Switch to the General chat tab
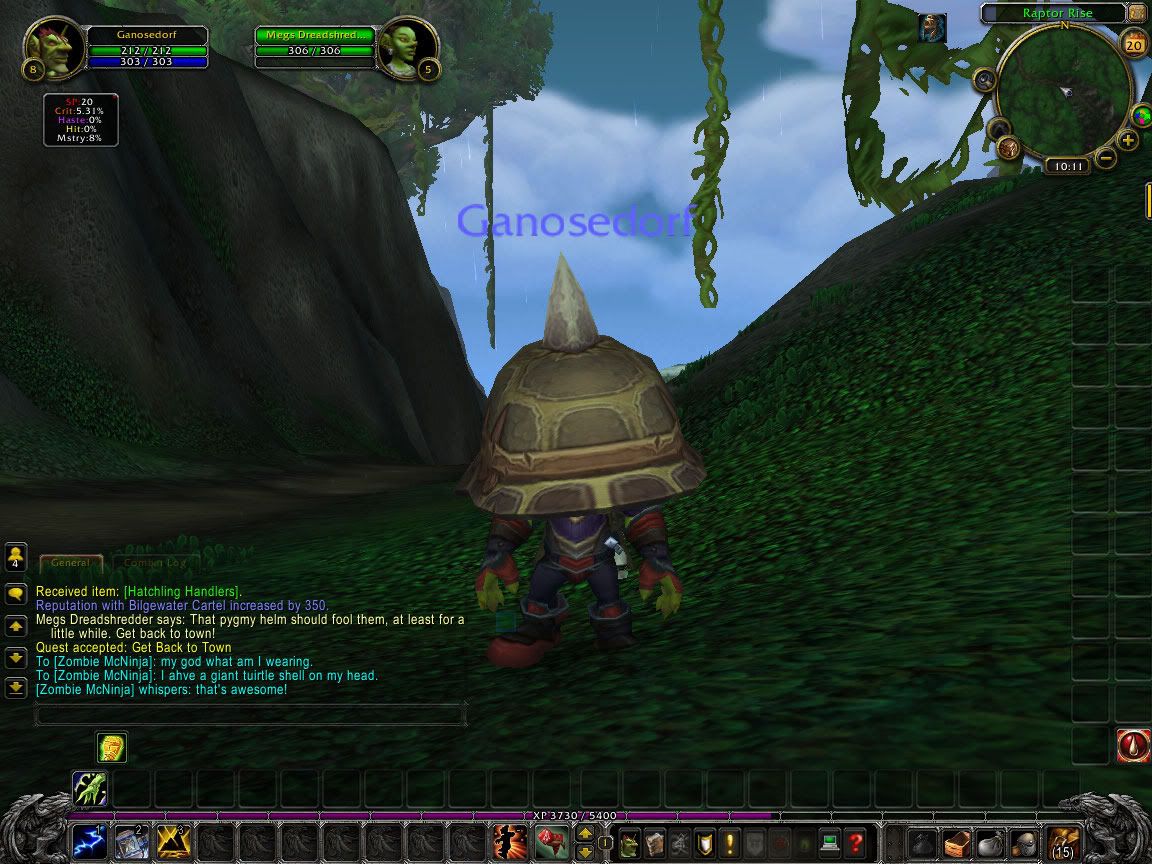 (71, 563)
